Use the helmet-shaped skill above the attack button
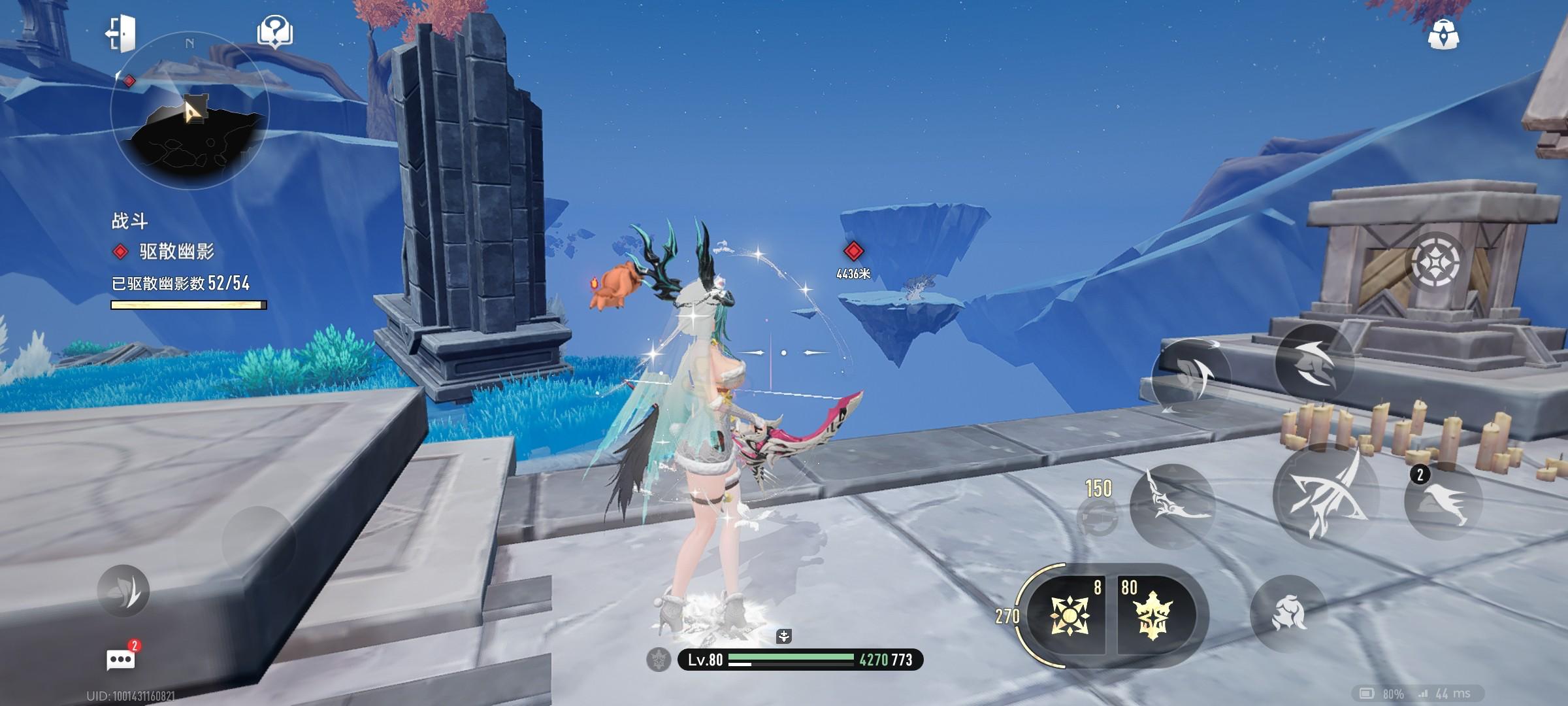1568x706 pixels. pyautogui.click(x=1313, y=363)
